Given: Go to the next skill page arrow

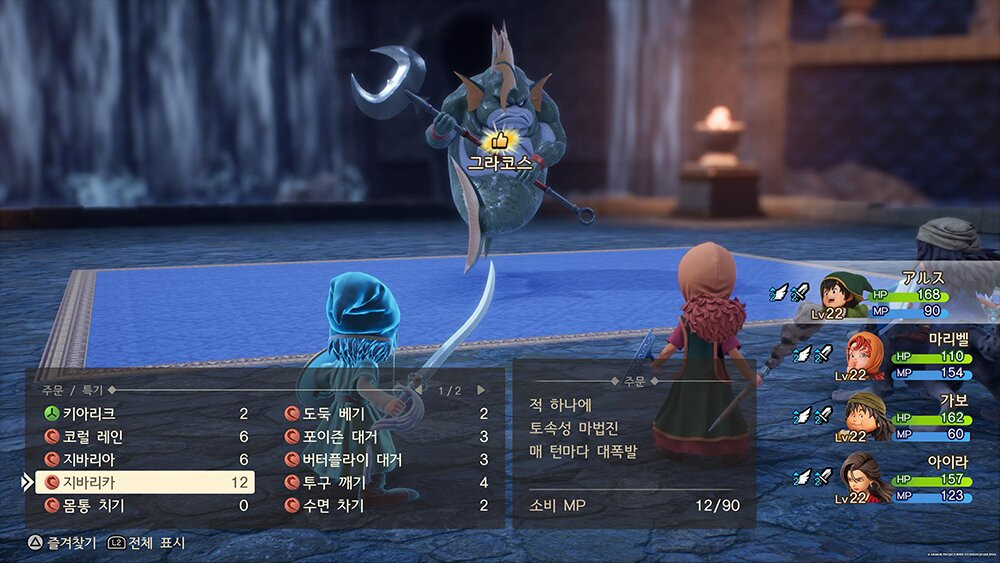Looking at the screenshot, I should click(481, 390).
